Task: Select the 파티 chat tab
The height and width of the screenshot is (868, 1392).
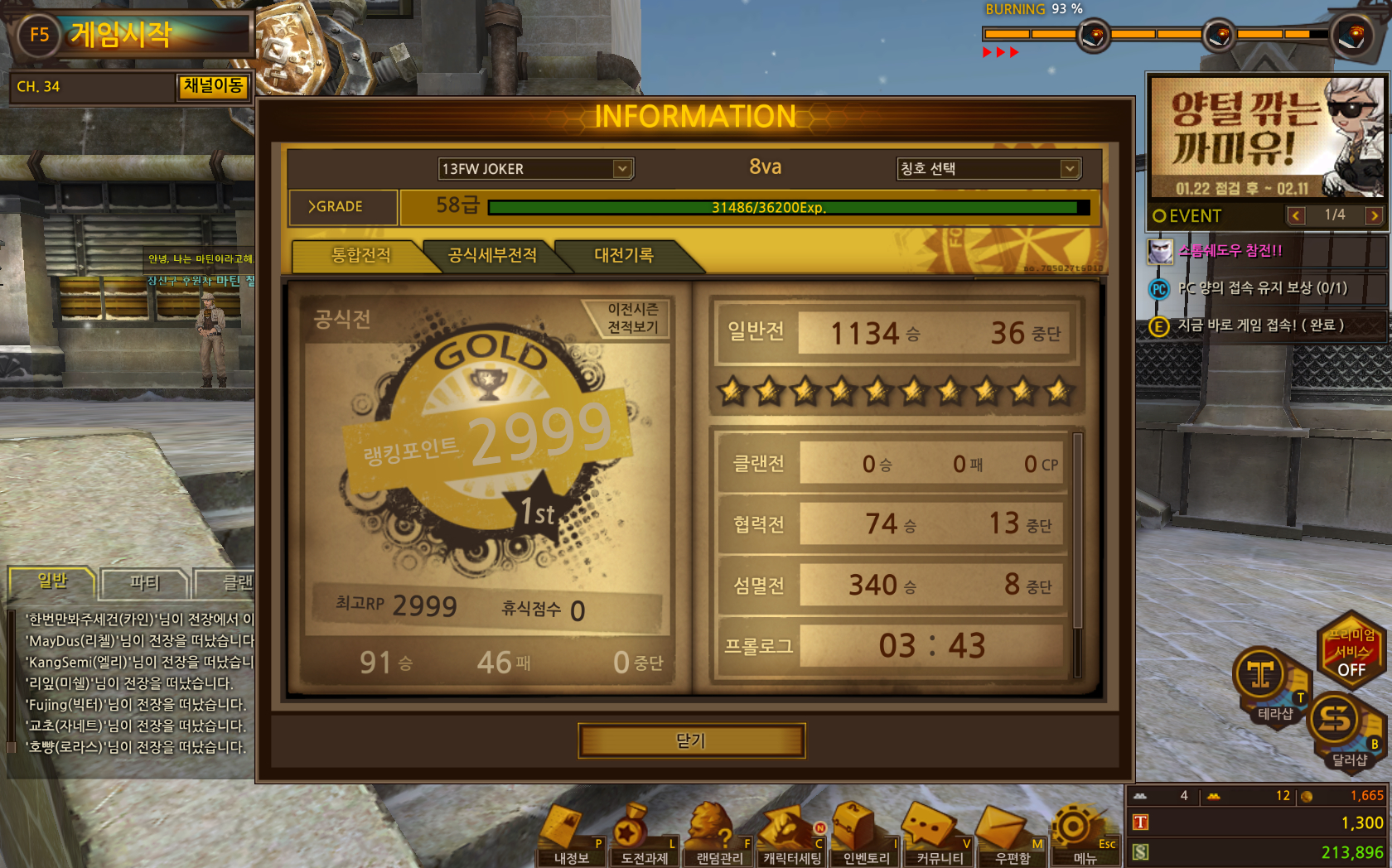Action: (145, 582)
